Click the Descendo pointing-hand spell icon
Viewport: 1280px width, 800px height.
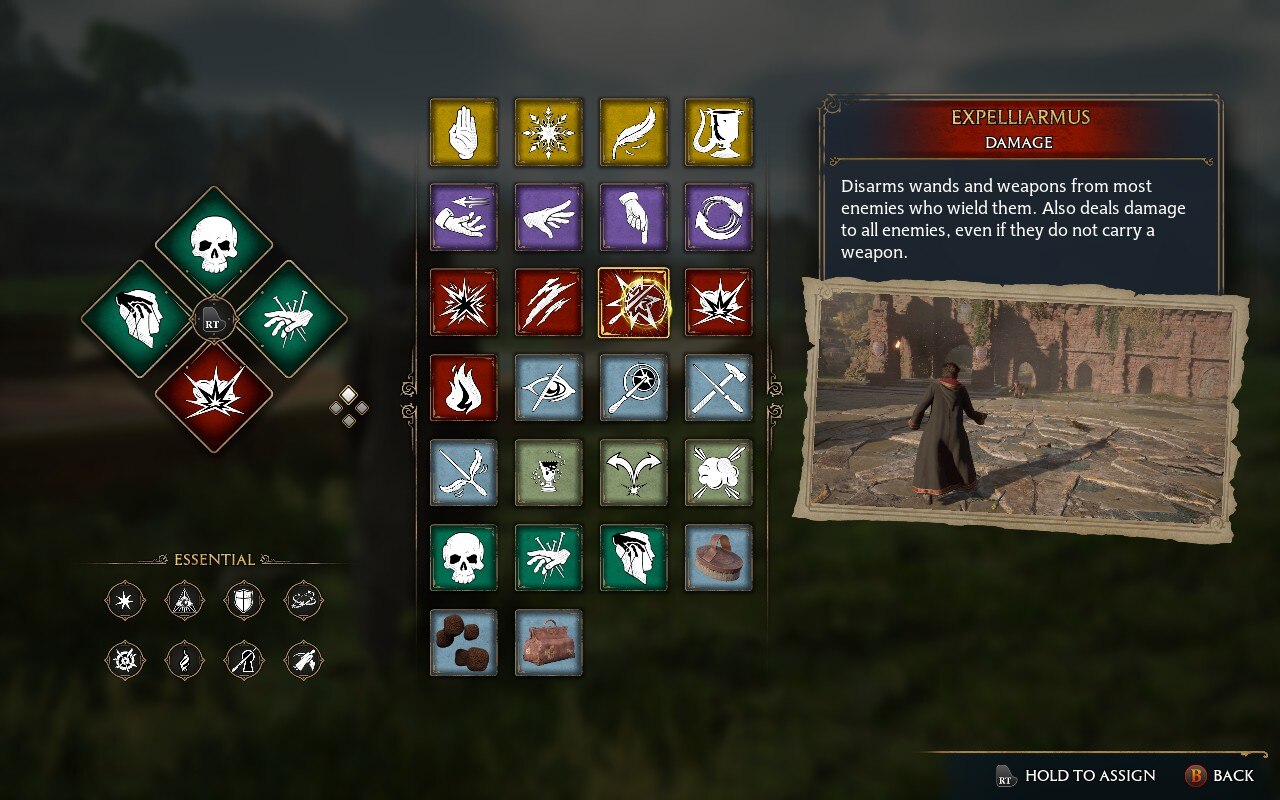tap(633, 218)
